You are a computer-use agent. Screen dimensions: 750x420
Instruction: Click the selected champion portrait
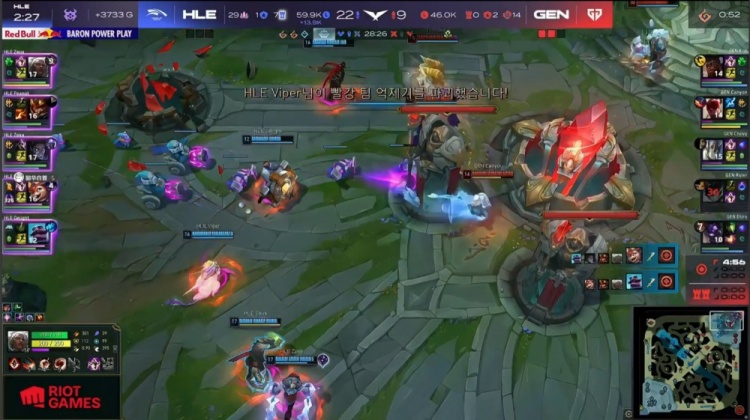[x=19, y=341]
